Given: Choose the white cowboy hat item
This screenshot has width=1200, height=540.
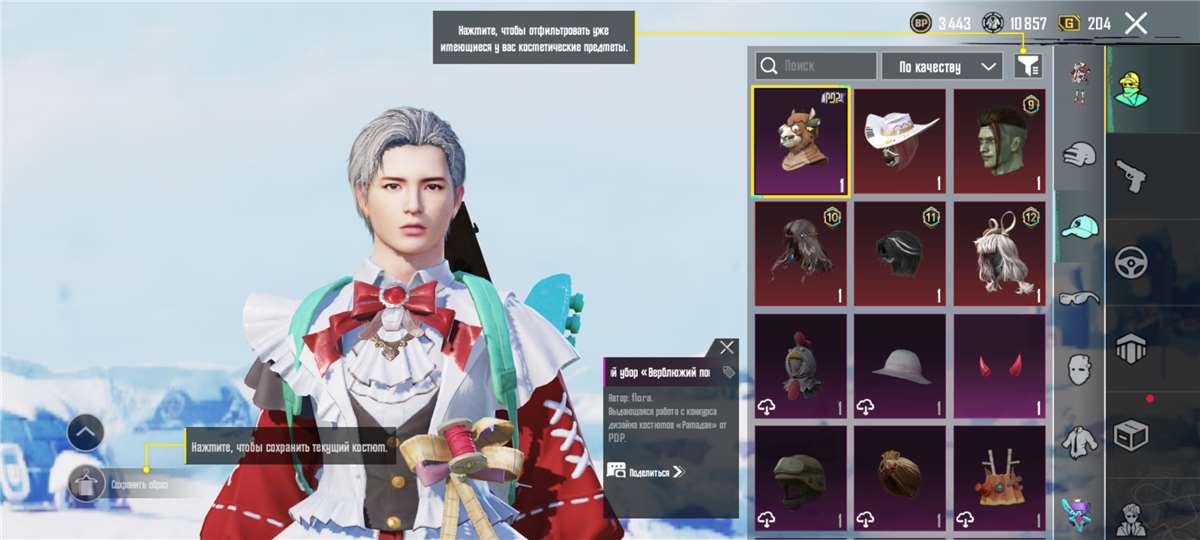Looking at the screenshot, I should click(899, 141).
